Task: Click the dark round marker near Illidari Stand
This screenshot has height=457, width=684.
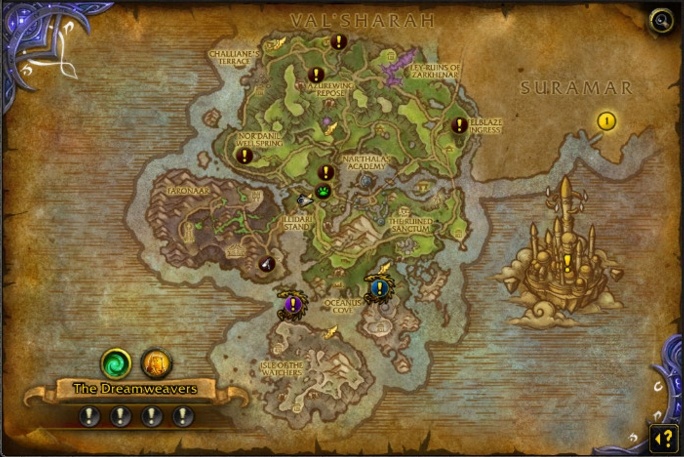Action: (267, 264)
